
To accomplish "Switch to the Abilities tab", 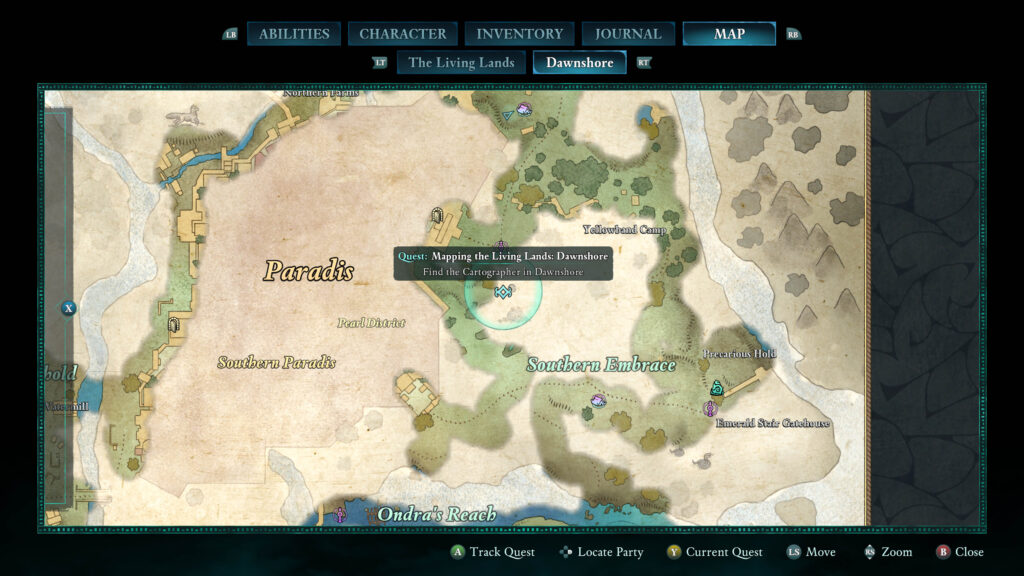I will point(294,34).
